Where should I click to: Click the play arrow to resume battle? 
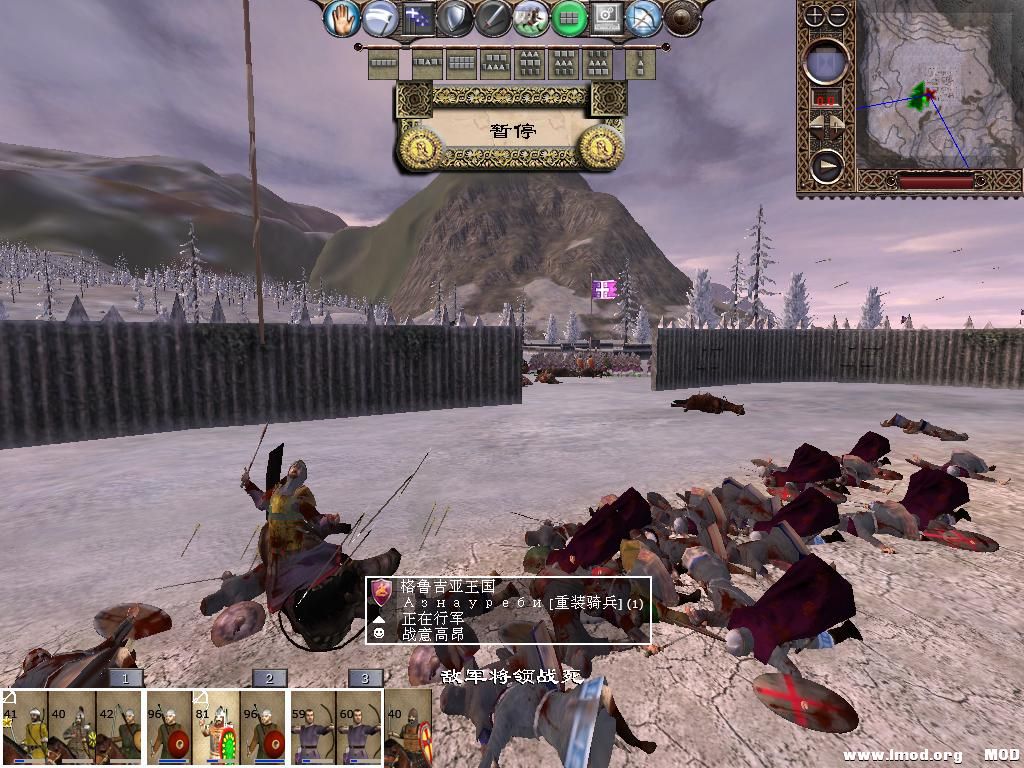(826, 166)
